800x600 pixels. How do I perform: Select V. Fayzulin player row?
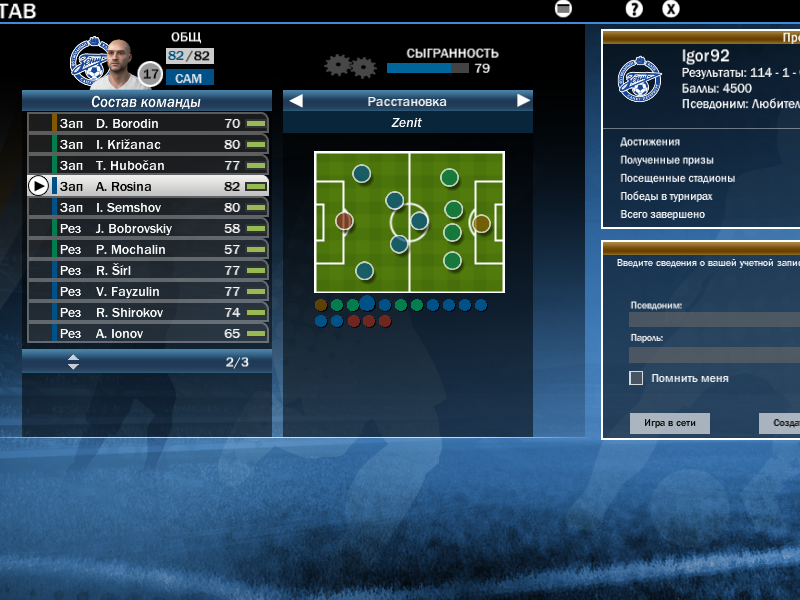[148, 291]
